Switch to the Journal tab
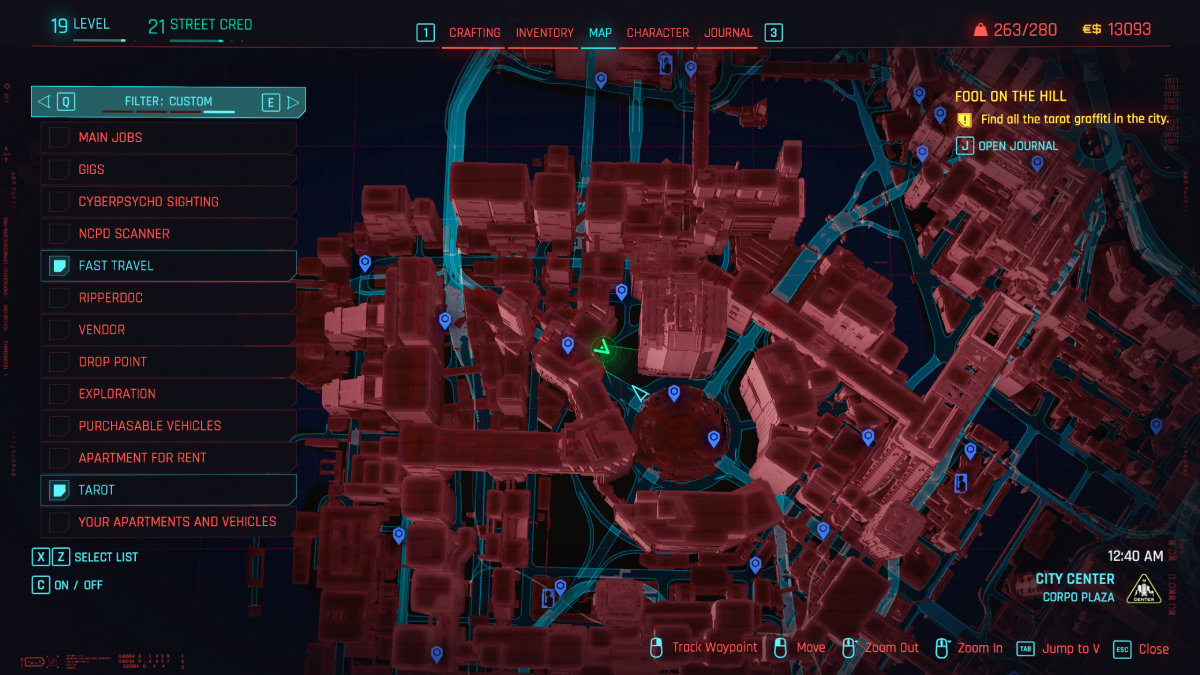Screen dimensions: 1200x675 tap(728, 33)
